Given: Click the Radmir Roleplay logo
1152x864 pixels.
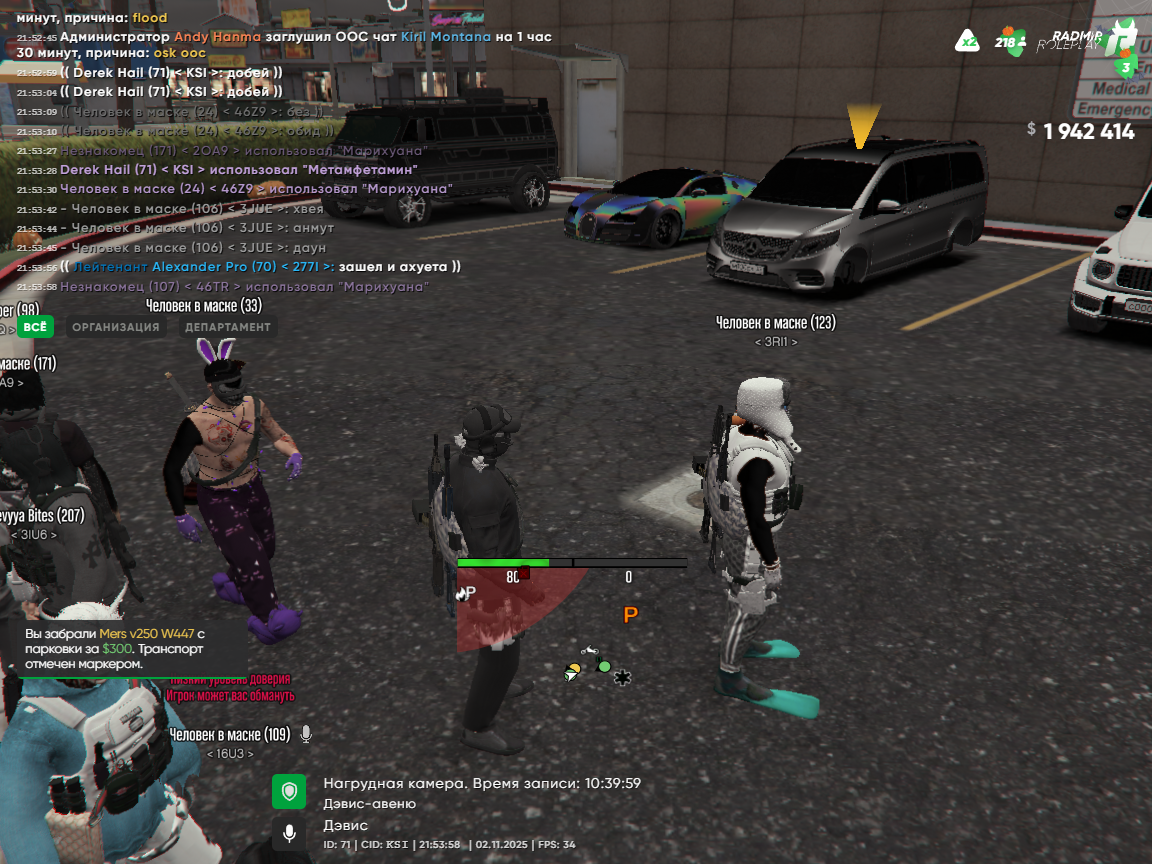Looking at the screenshot, I should click(1087, 40).
